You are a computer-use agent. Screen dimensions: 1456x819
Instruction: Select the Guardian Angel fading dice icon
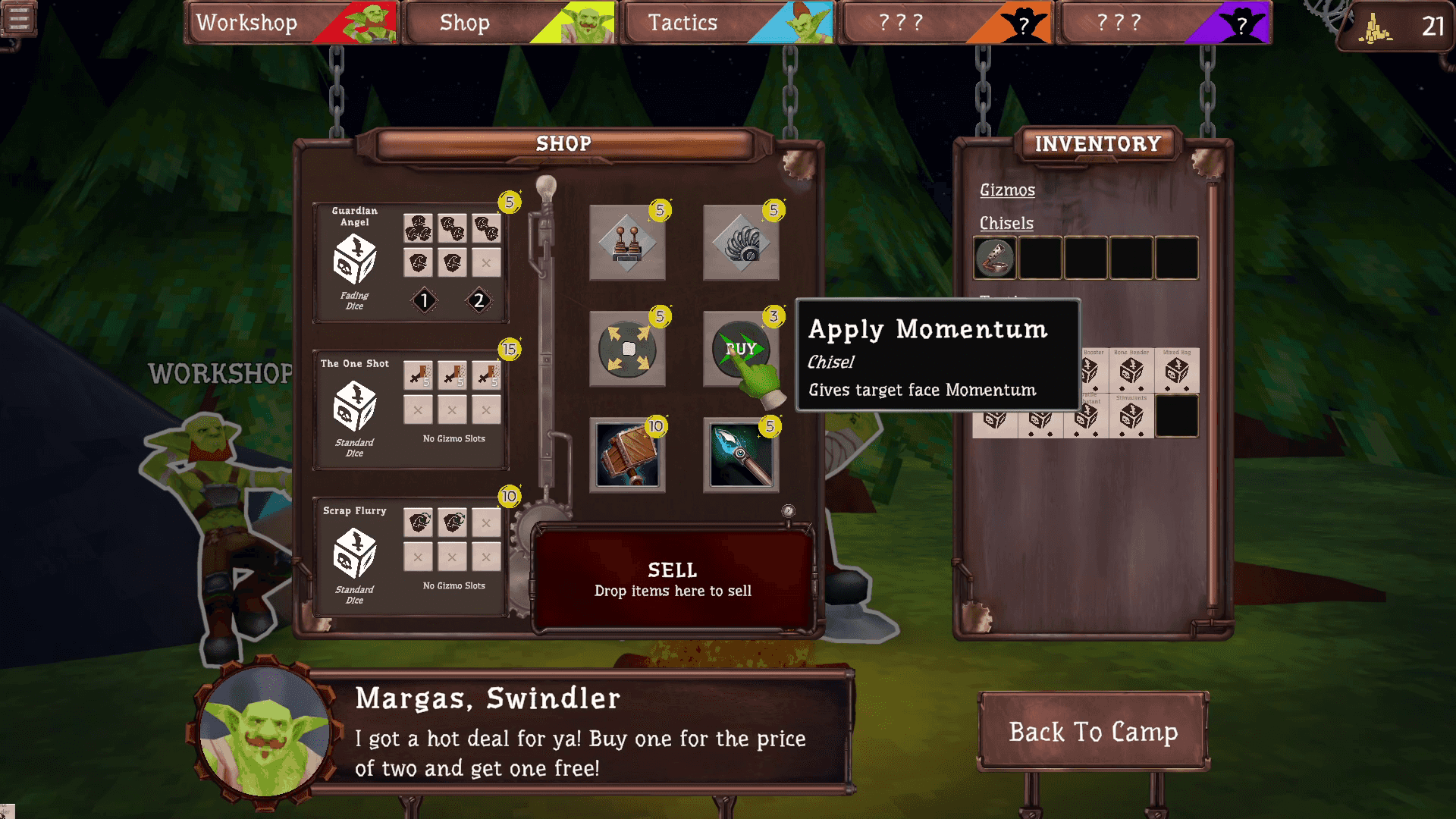coord(353,258)
